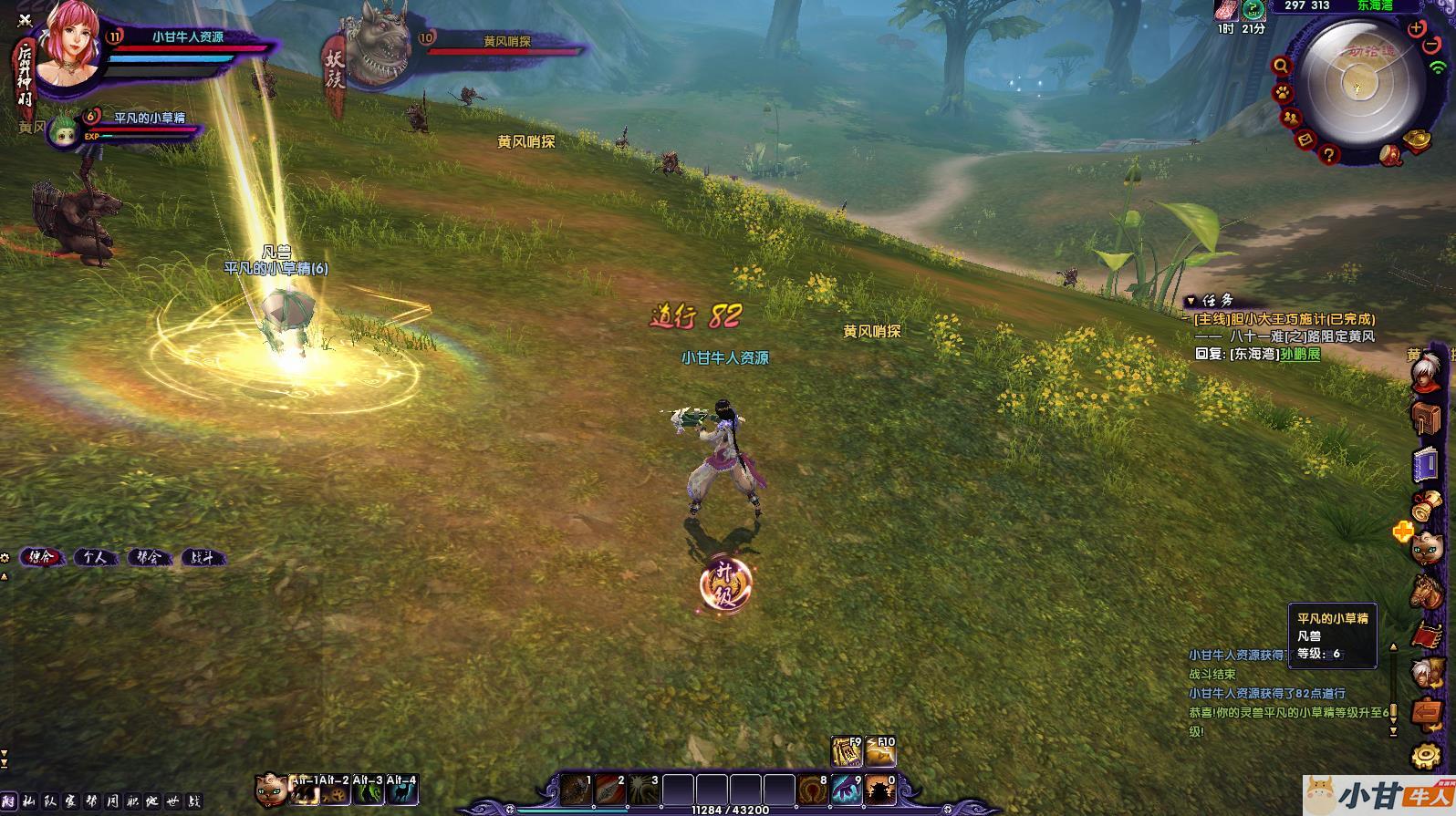Follow the 孙鹏展 quest tracker link
Image resolution: width=1456 pixels, height=816 pixels.
click(x=1300, y=354)
